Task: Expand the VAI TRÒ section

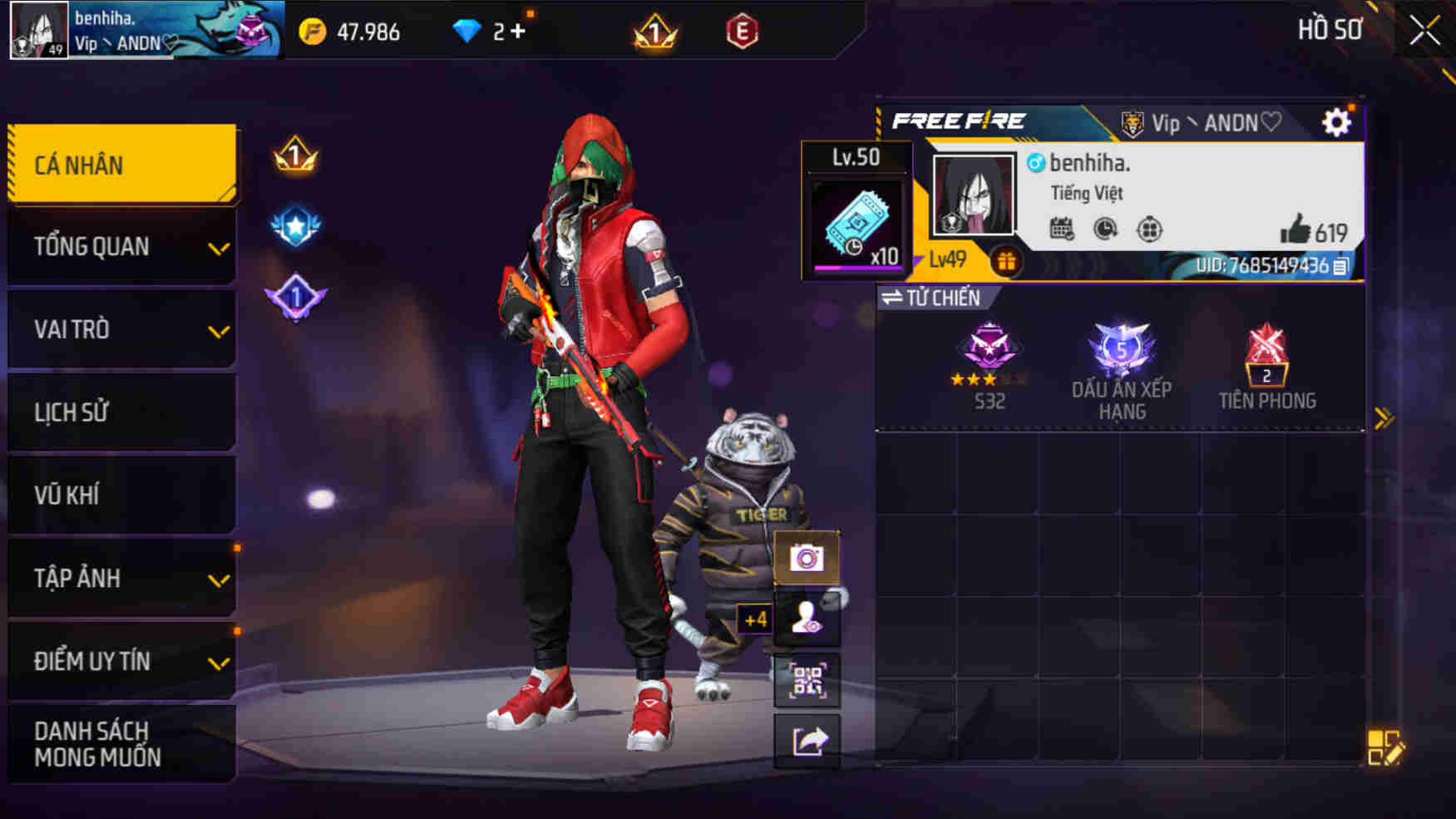Action: click(x=121, y=329)
